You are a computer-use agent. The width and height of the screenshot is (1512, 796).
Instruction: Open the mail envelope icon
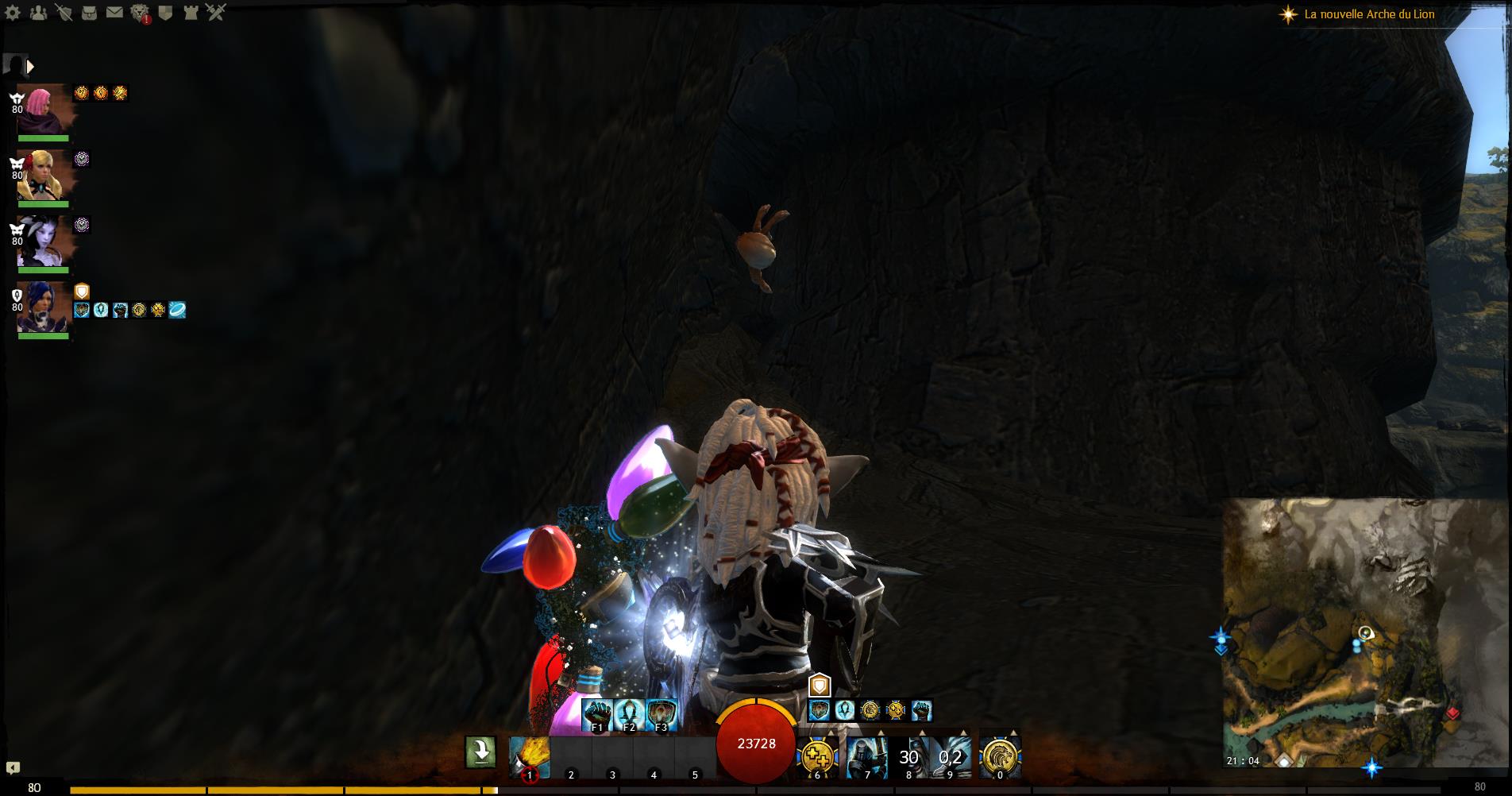pos(114,13)
